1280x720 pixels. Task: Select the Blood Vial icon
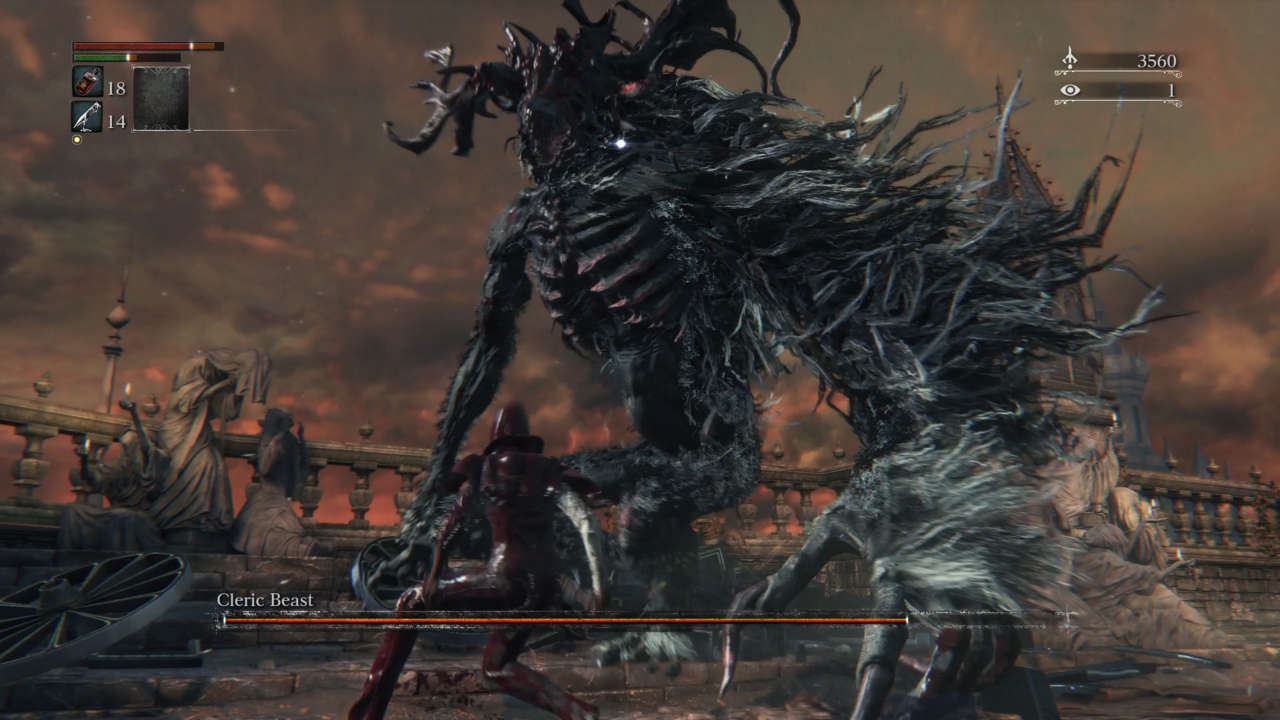pos(87,82)
